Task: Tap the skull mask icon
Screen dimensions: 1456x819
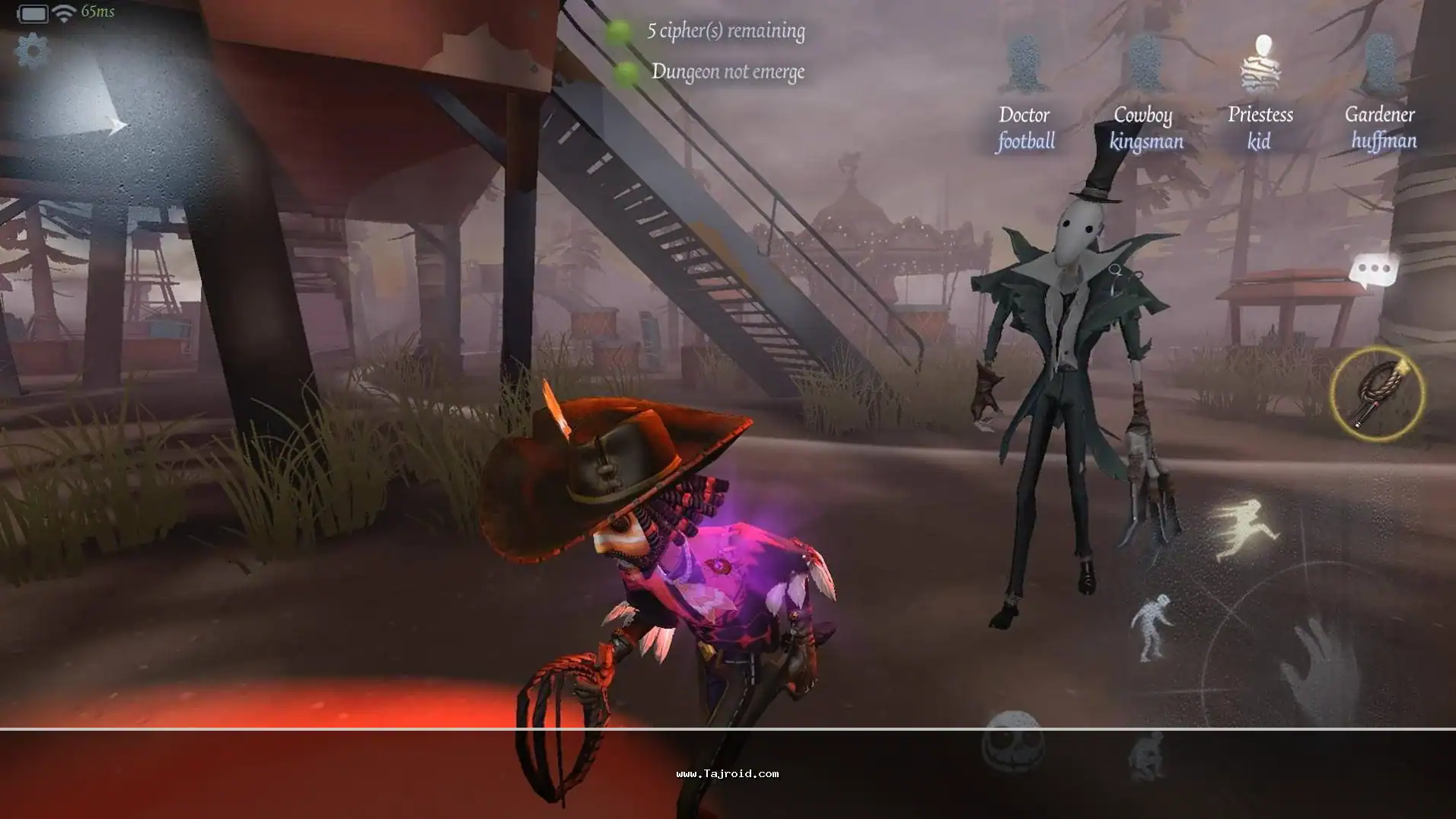Action: [x=1013, y=742]
